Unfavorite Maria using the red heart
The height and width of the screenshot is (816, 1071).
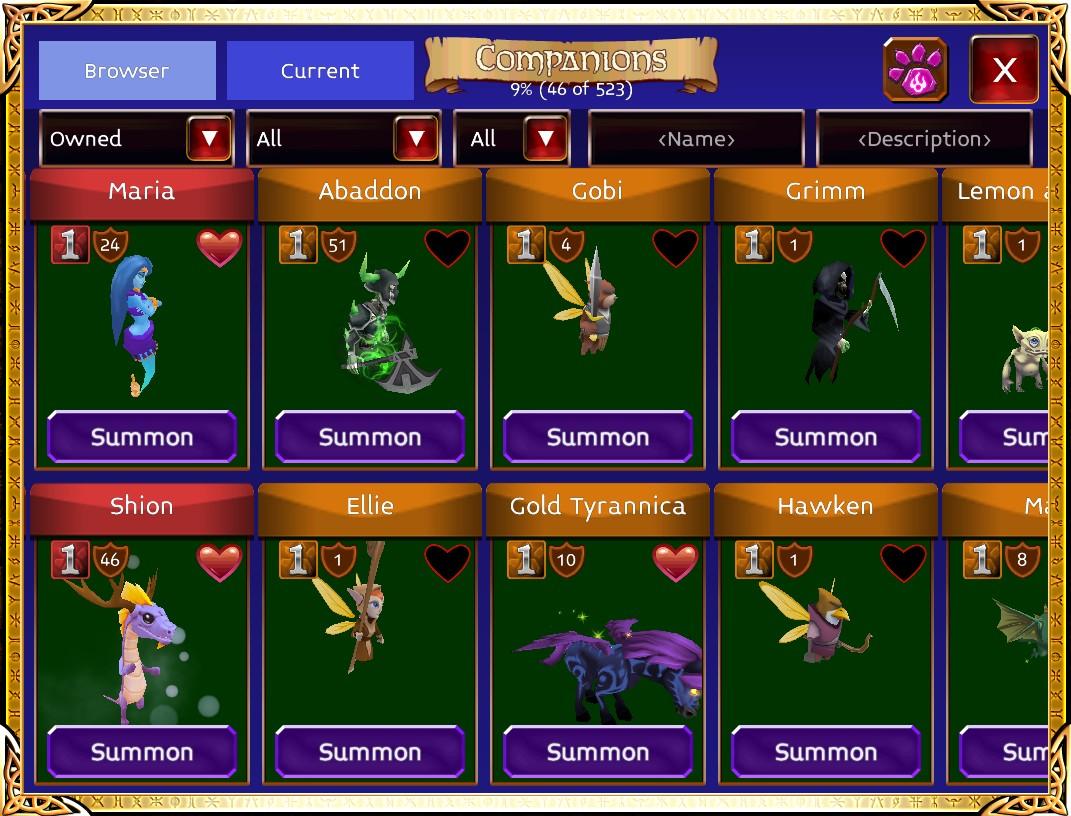(x=219, y=247)
